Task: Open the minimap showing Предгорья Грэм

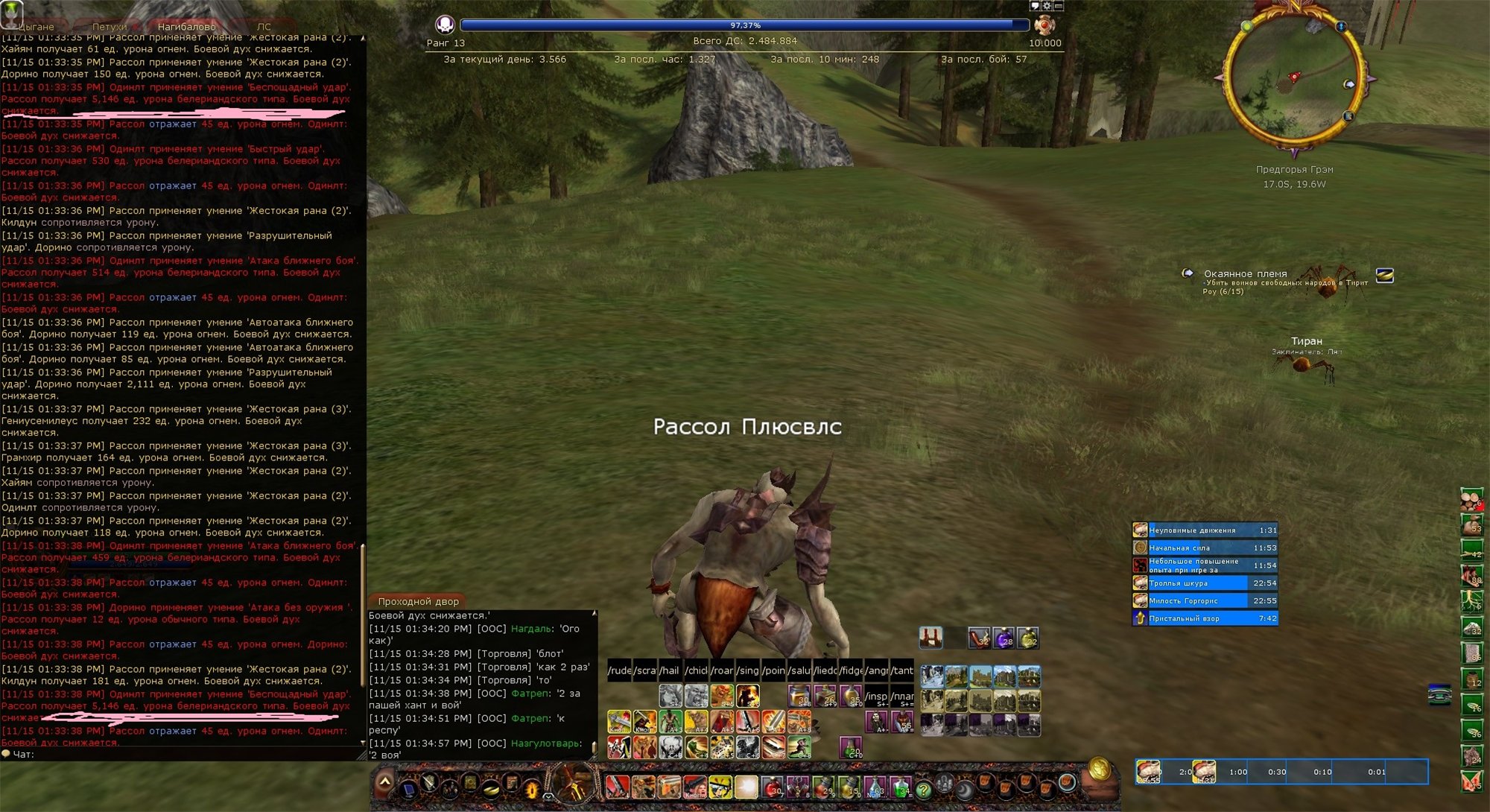Action: [1294, 80]
